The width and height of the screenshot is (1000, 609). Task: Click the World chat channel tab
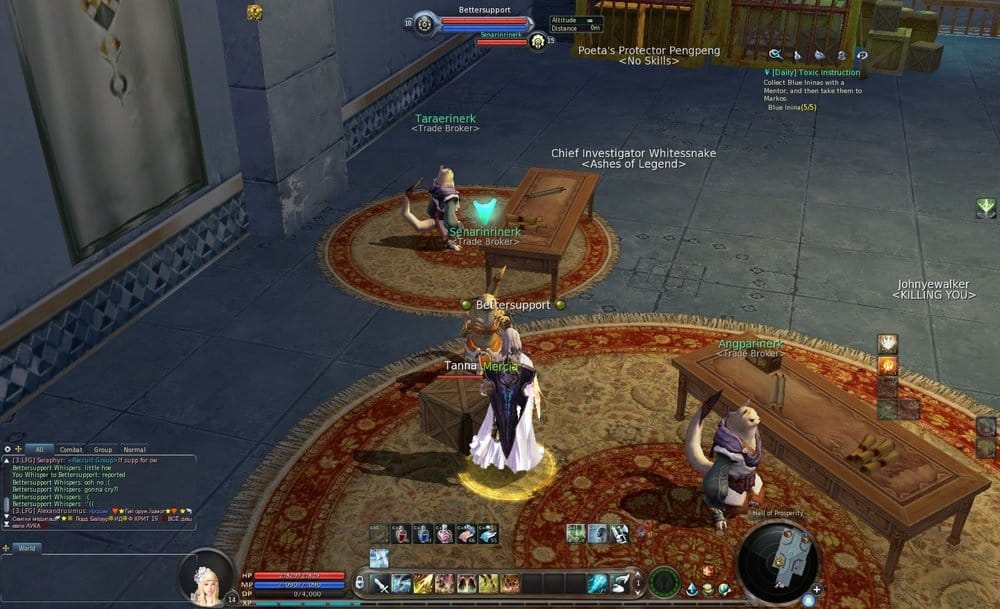tap(26, 548)
